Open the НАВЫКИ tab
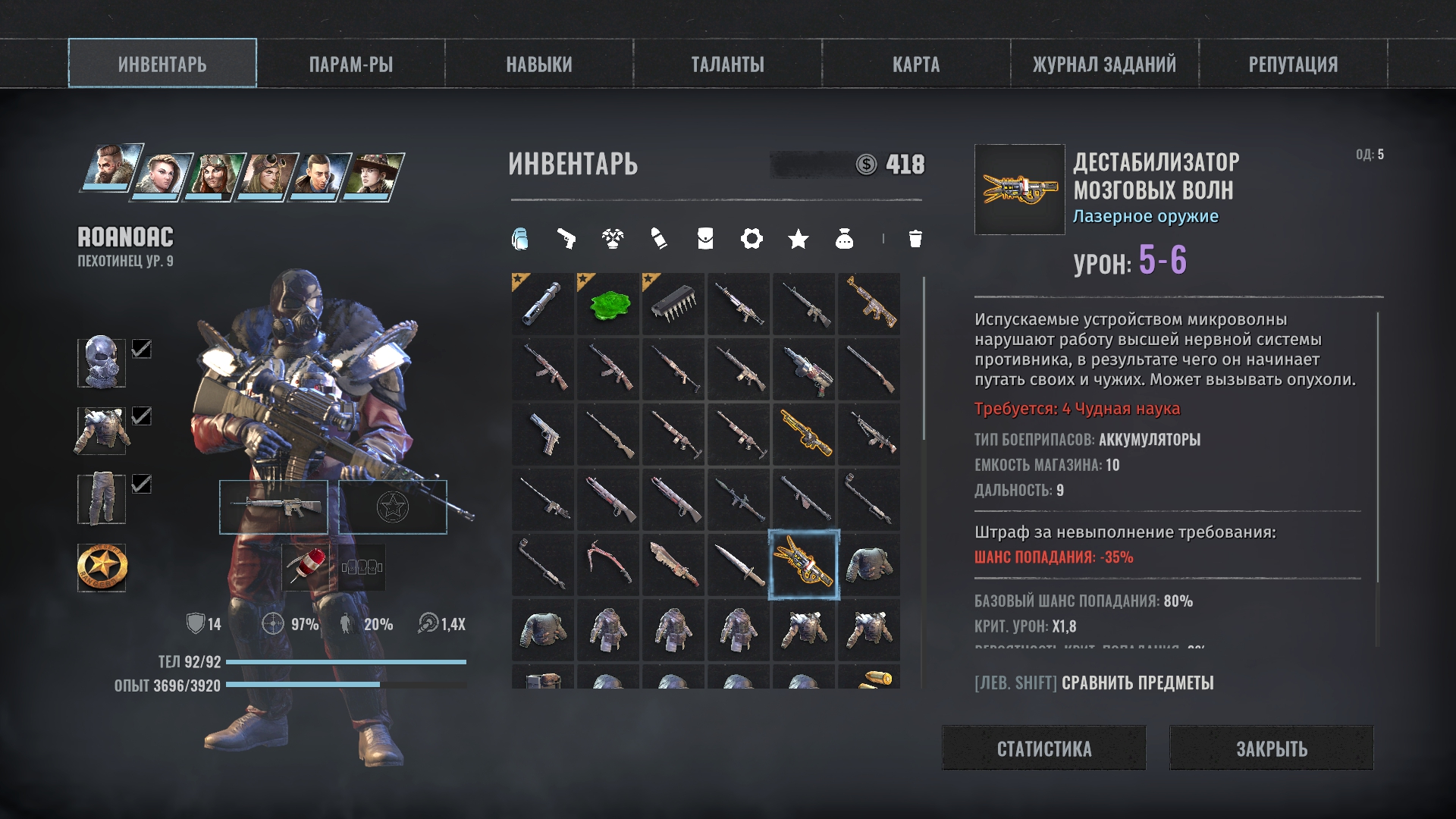The width and height of the screenshot is (1456, 819). click(539, 64)
